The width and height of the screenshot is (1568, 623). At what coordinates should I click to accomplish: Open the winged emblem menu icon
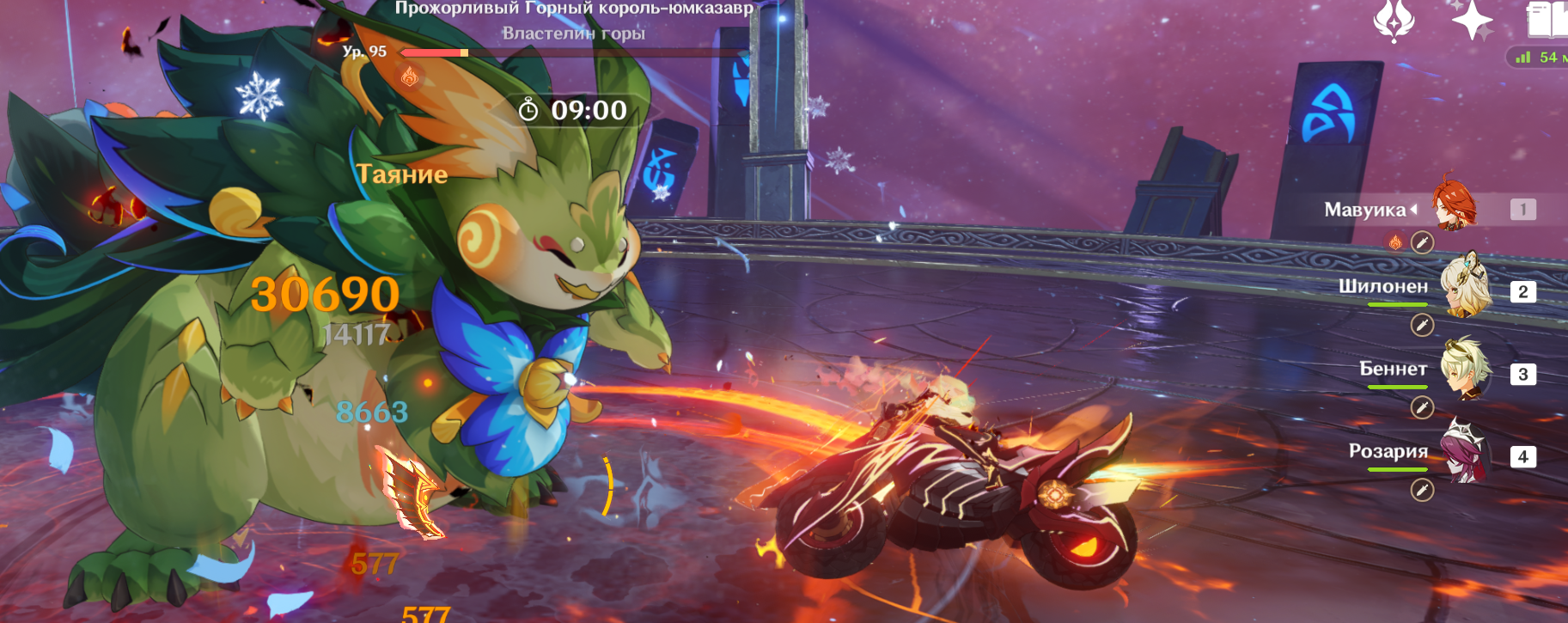(1394, 21)
